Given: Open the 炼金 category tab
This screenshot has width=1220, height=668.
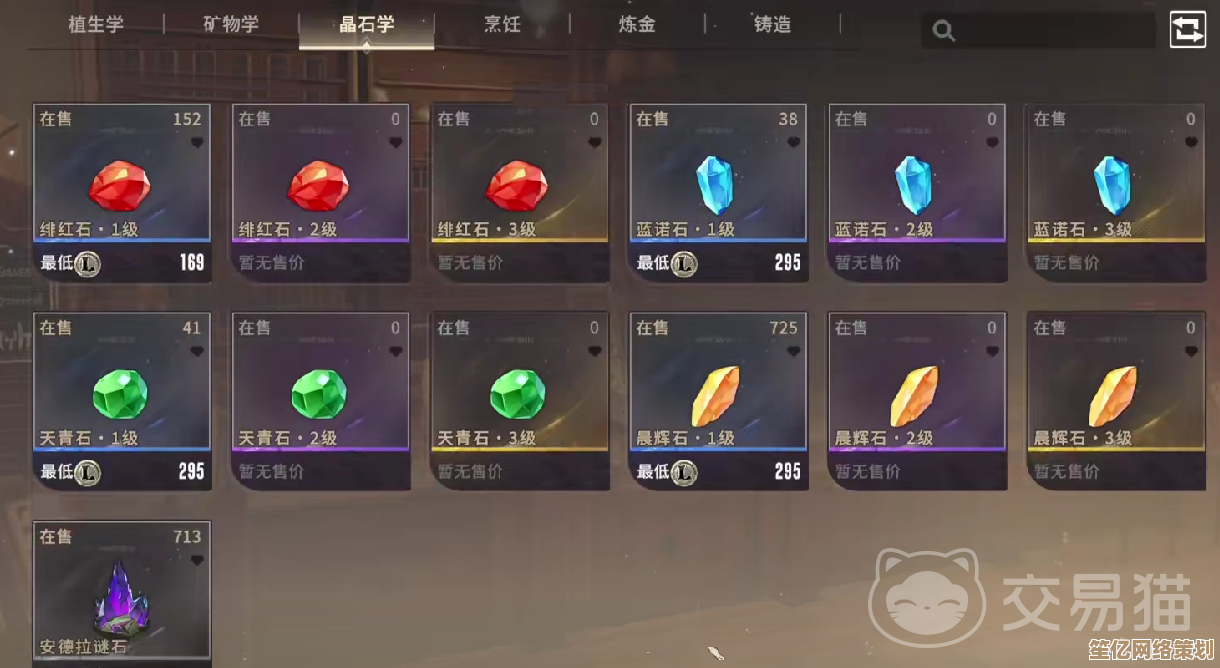Looking at the screenshot, I should (637, 24).
